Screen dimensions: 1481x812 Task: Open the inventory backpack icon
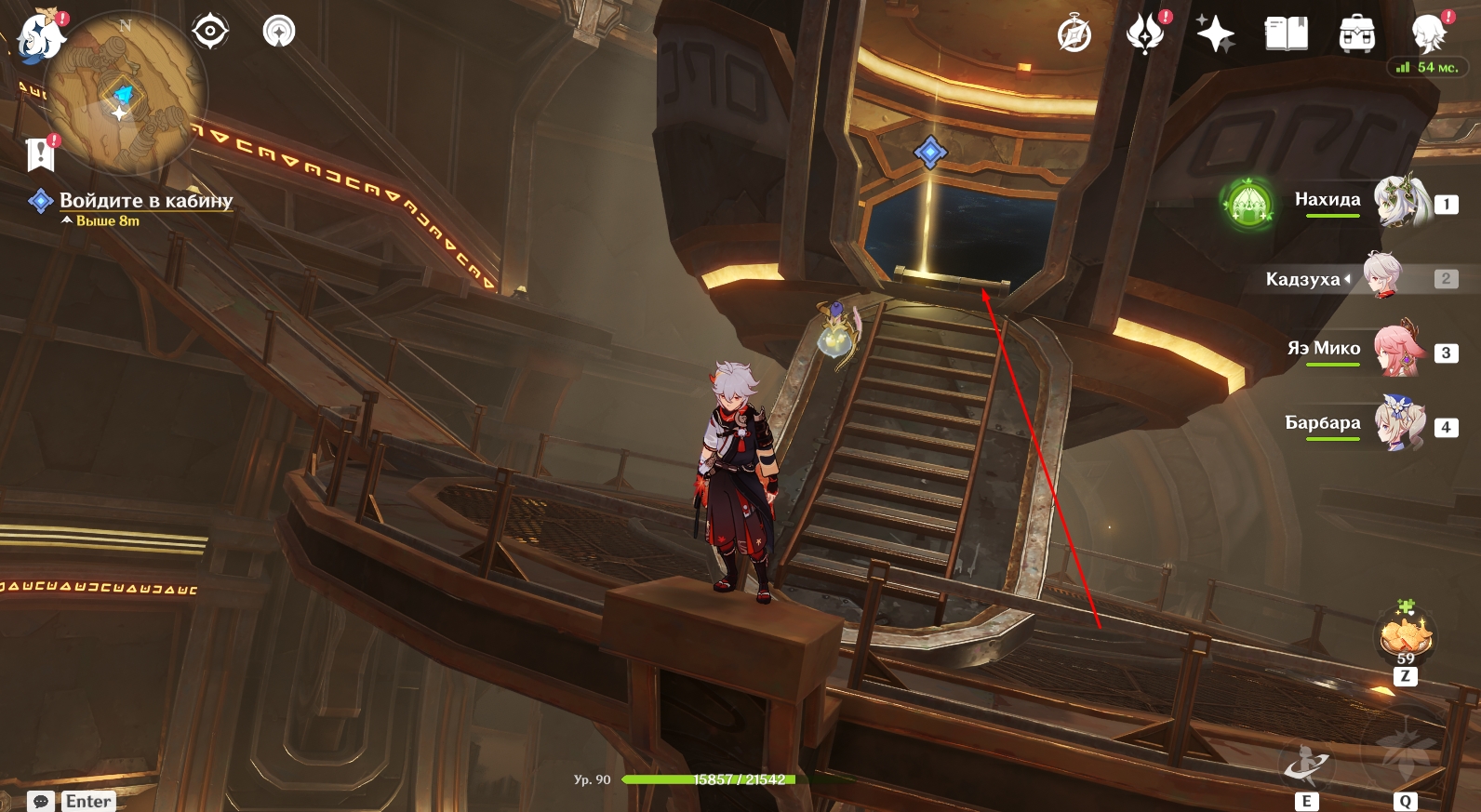coord(1357,35)
